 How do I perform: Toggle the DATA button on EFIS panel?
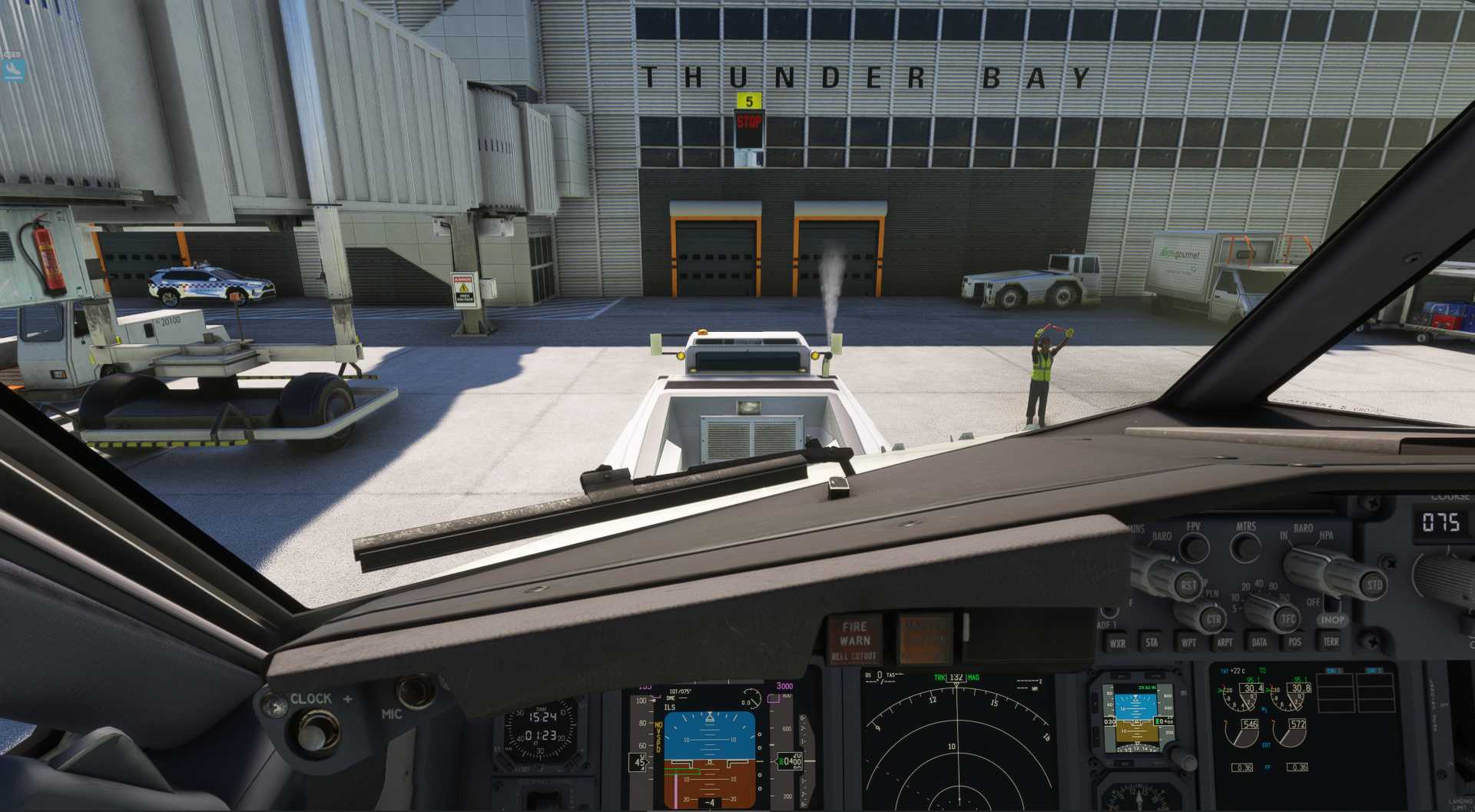pyautogui.click(x=1260, y=642)
